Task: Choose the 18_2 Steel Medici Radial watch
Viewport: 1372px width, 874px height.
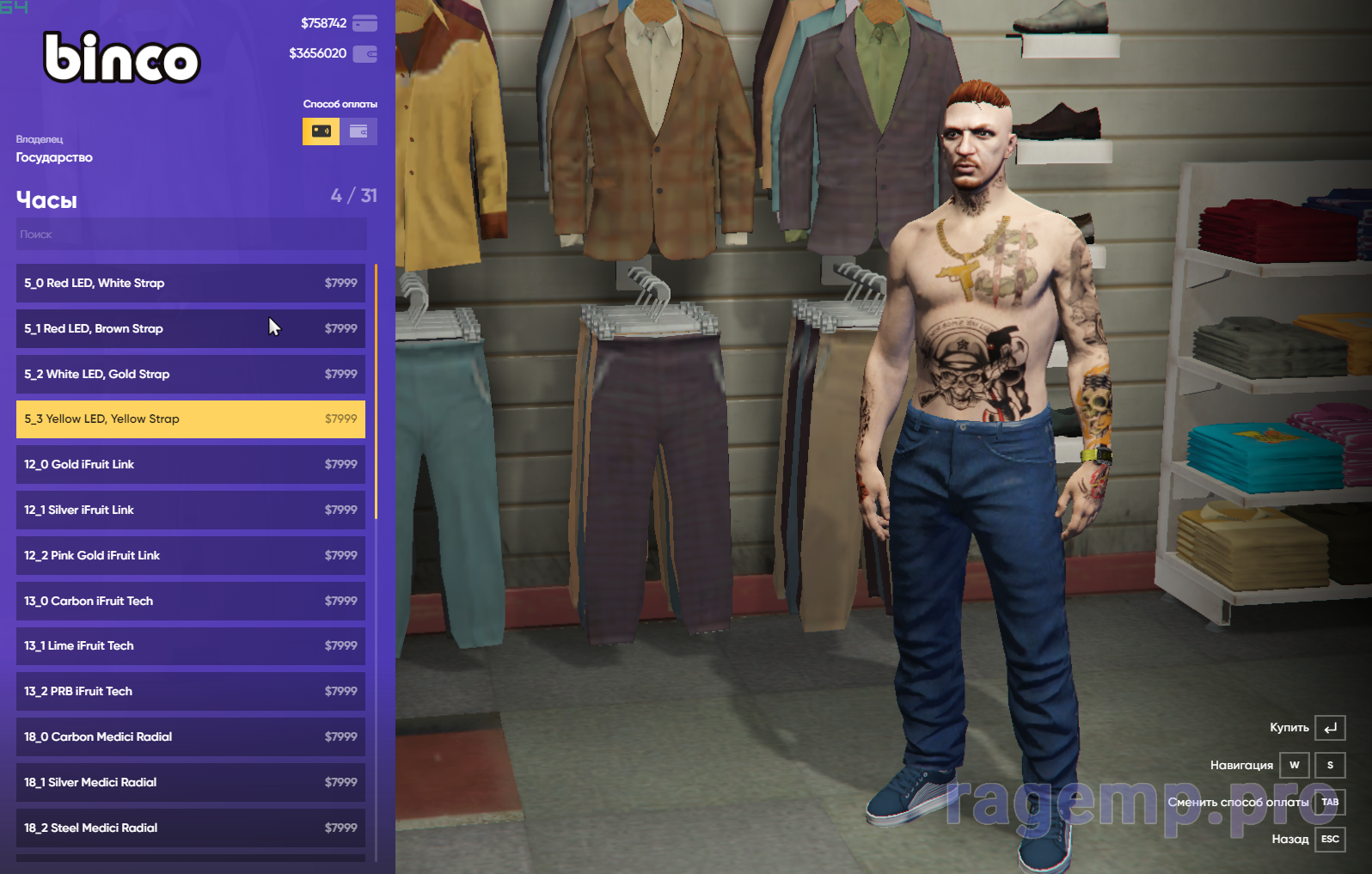Action: coord(190,828)
